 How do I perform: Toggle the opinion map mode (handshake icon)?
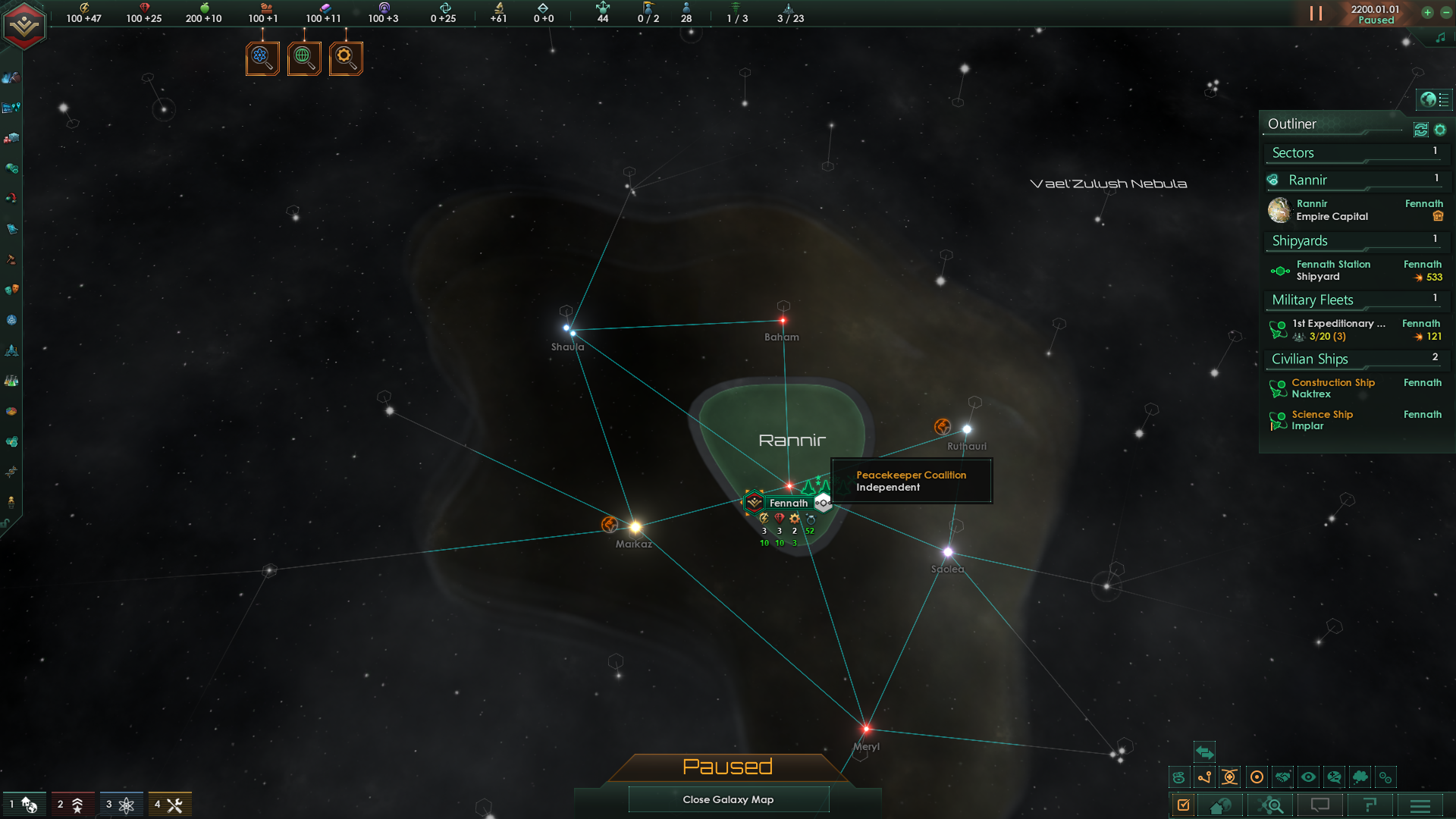pos(1282,777)
